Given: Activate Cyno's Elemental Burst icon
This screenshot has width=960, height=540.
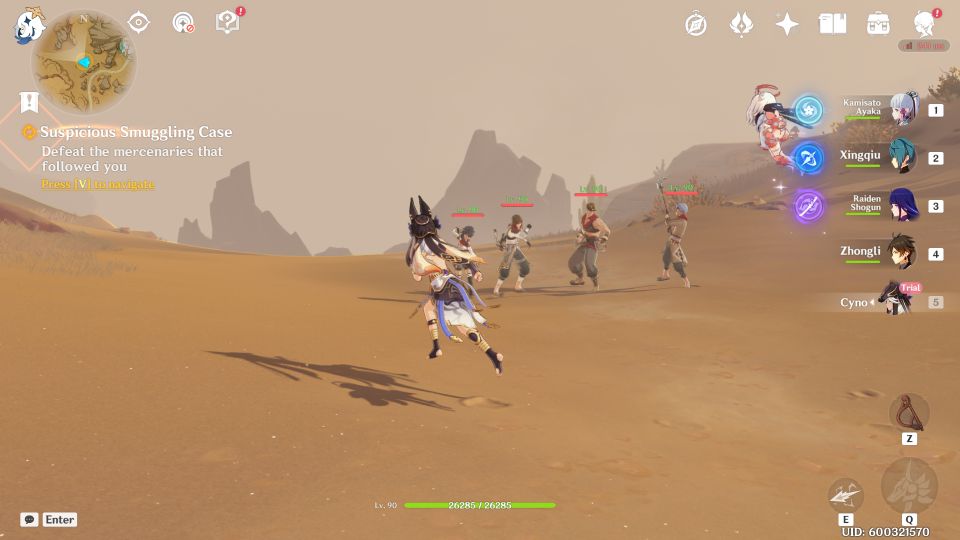Looking at the screenshot, I should [909, 485].
